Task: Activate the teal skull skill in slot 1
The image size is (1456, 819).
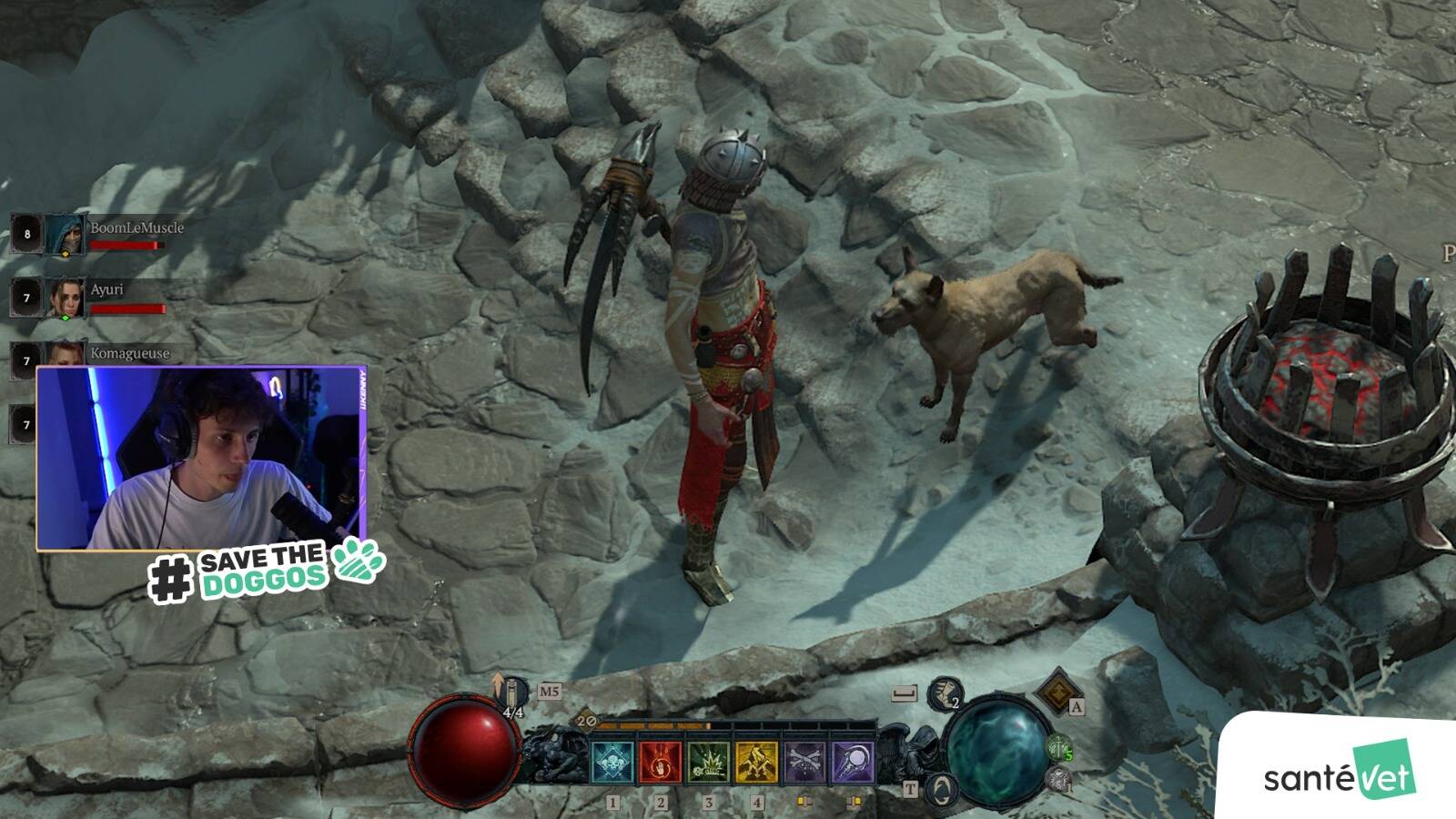Action: [612, 762]
